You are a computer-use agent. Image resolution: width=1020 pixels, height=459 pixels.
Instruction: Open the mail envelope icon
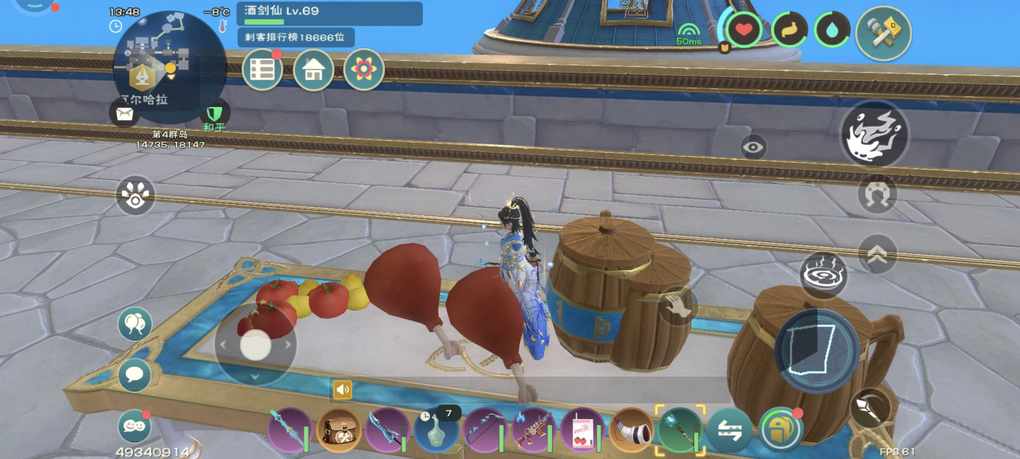click(124, 114)
